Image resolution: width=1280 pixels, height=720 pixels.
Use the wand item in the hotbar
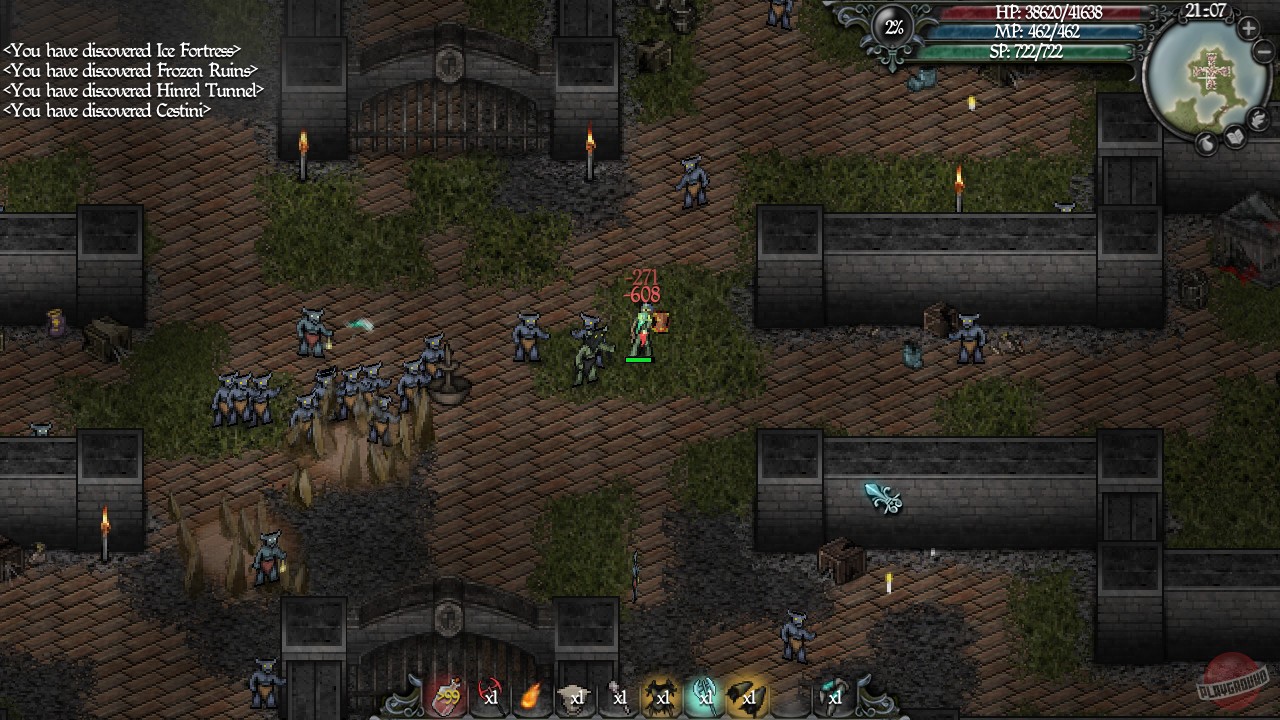(x=616, y=700)
